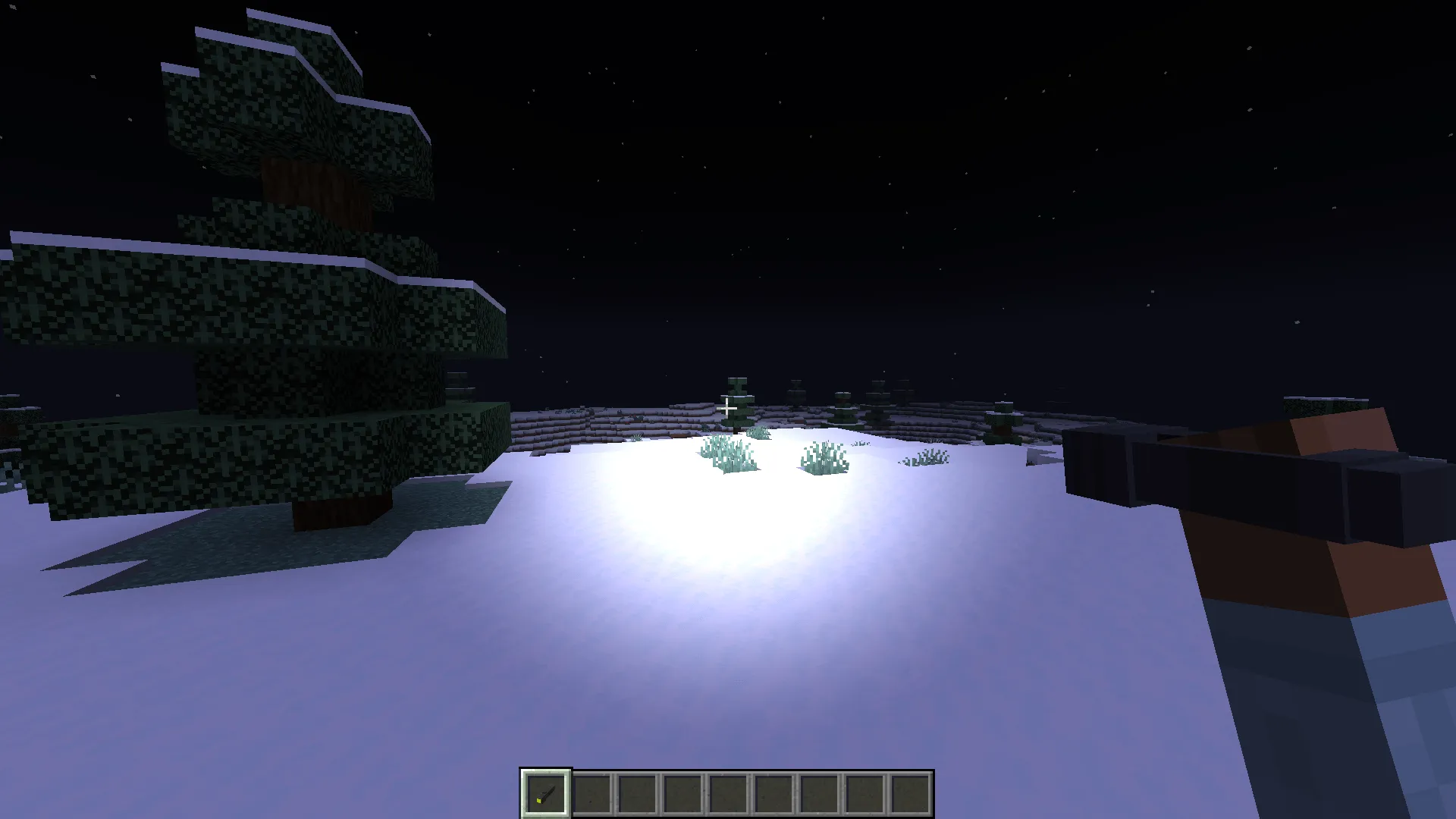Click the last hotbar slot
The height and width of the screenshot is (819, 1456).
click(912, 793)
